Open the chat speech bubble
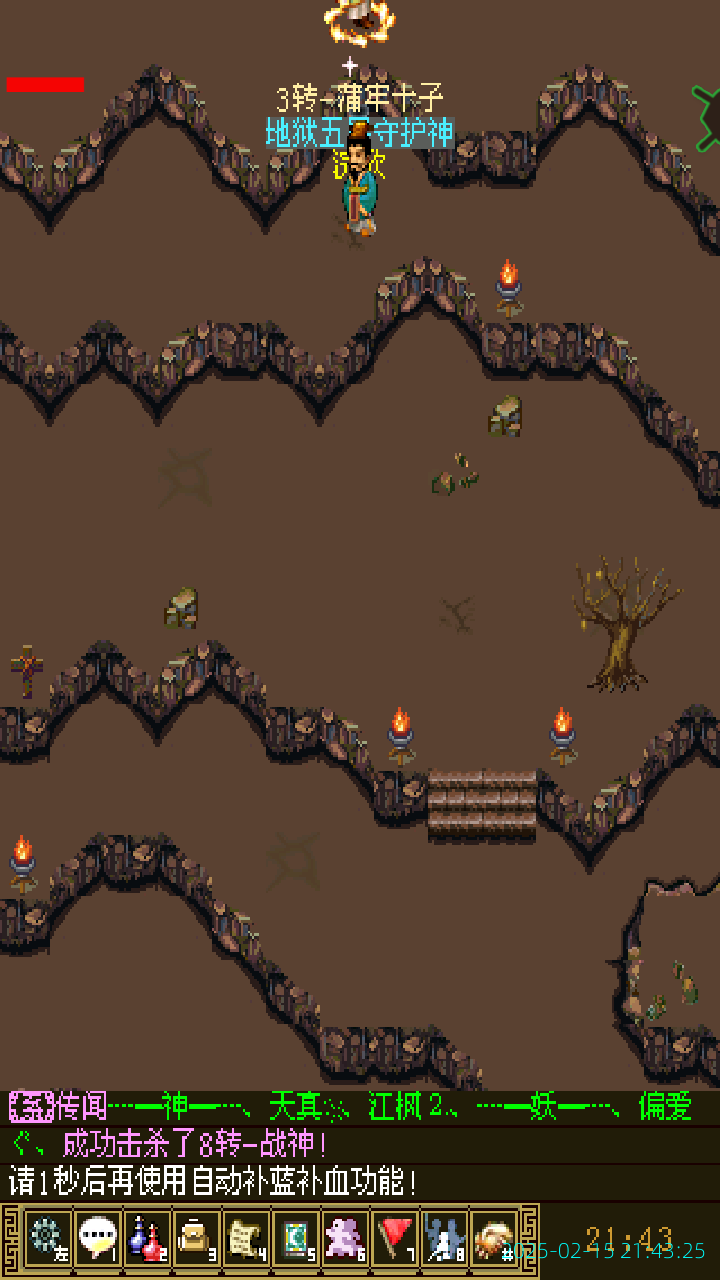Image resolution: width=720 pixels, height=1280 pixels. tap(96, 1238)
